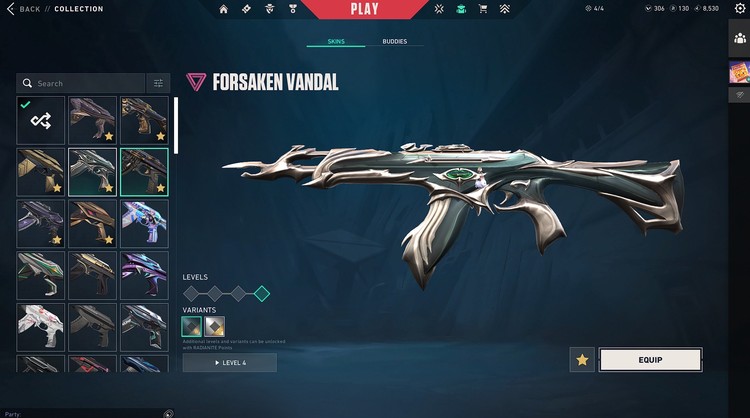Equip the Forsaken Vandal skin

tap(650, 360)
